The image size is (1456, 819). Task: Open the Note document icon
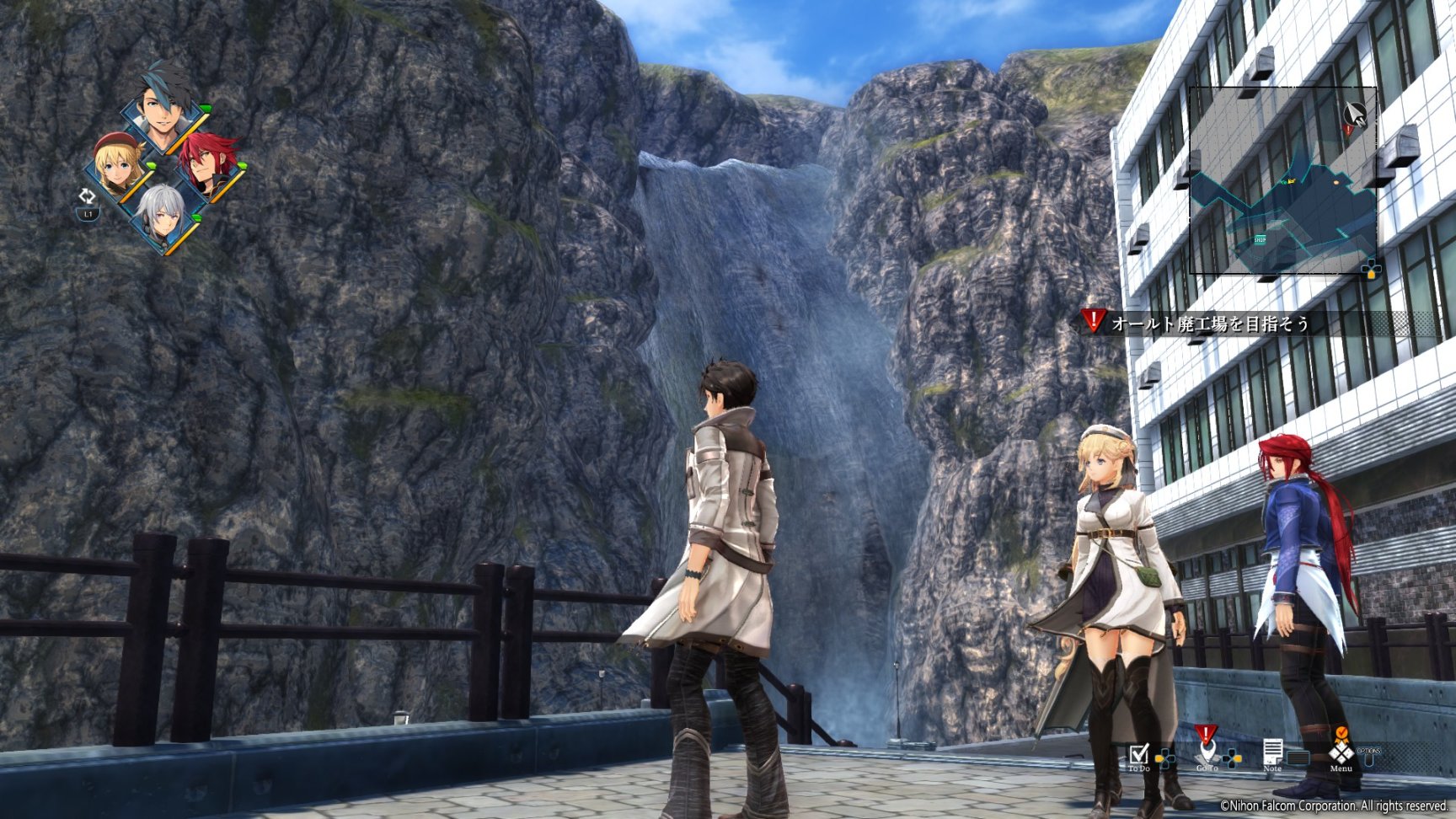pyautogui.click(x=1272, y=752)
